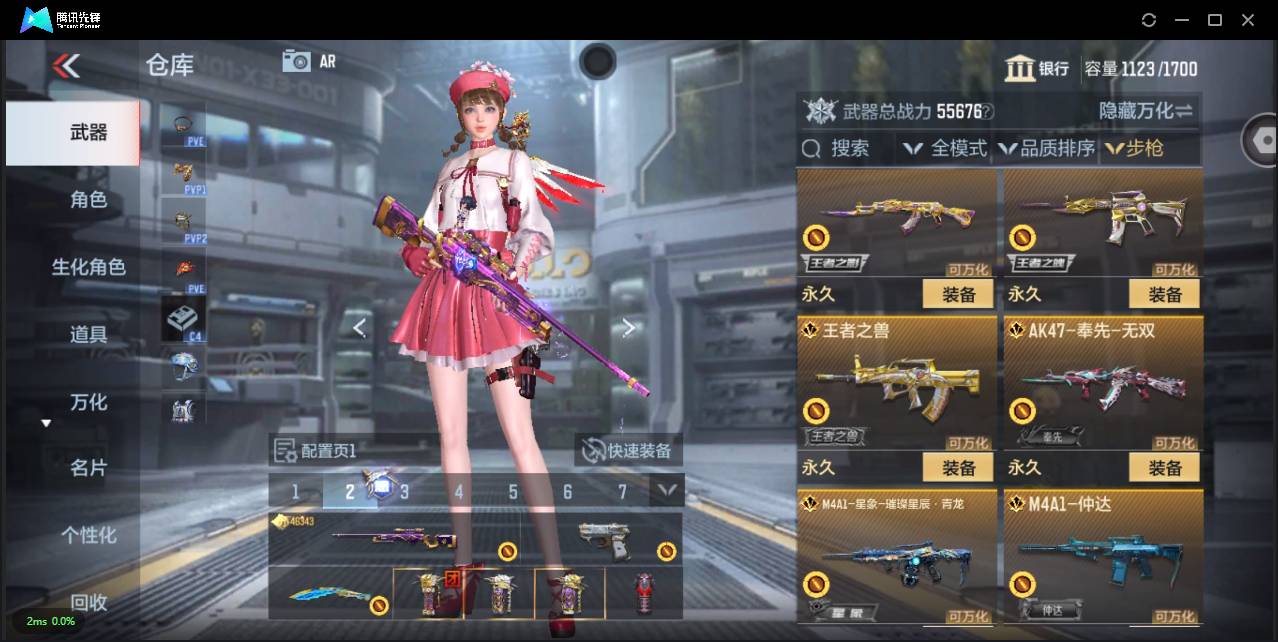Open the 名片 tab

pos(88,468)
